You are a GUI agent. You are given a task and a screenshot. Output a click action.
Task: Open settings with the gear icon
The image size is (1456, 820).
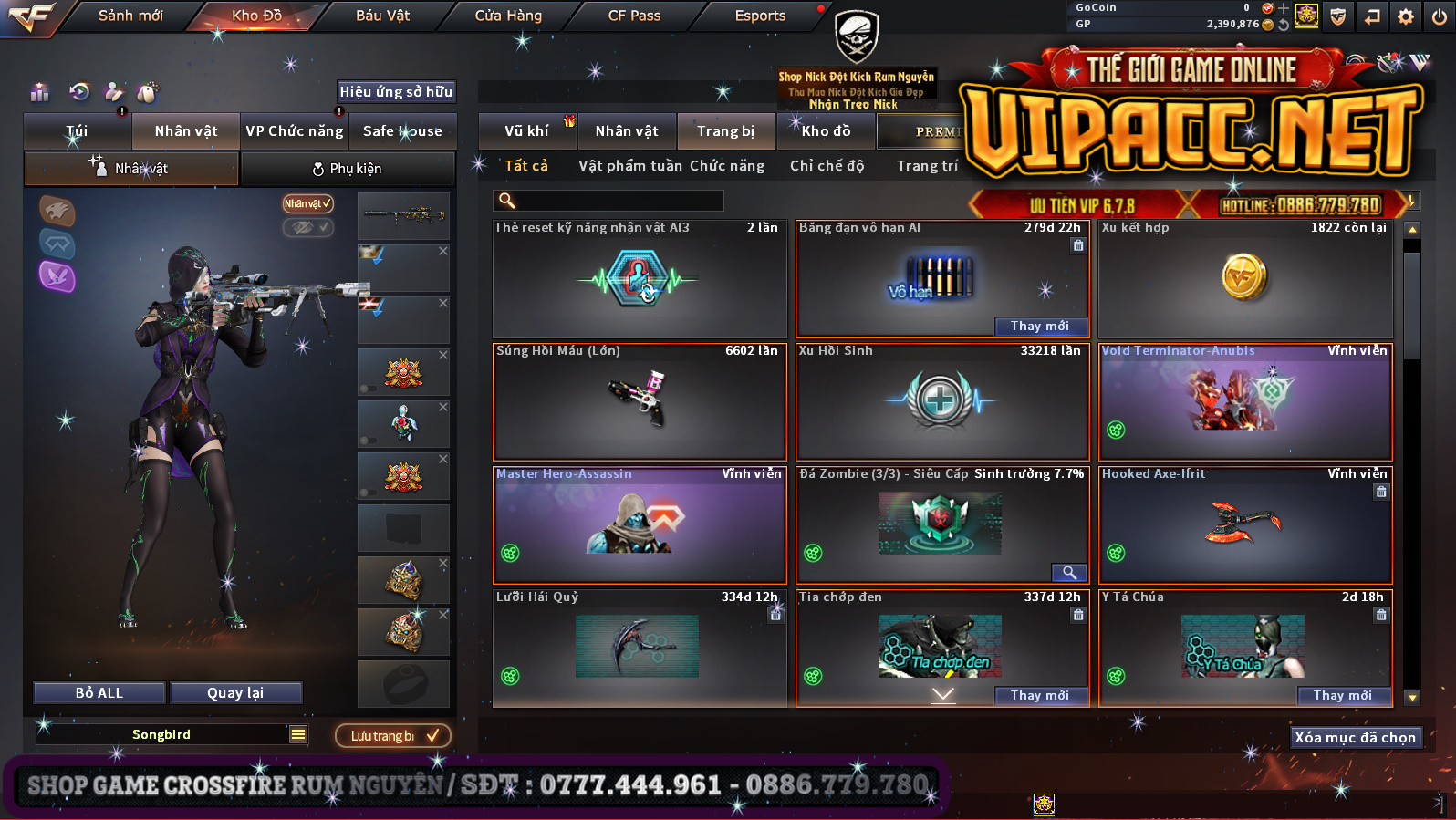coord(1406,16)
